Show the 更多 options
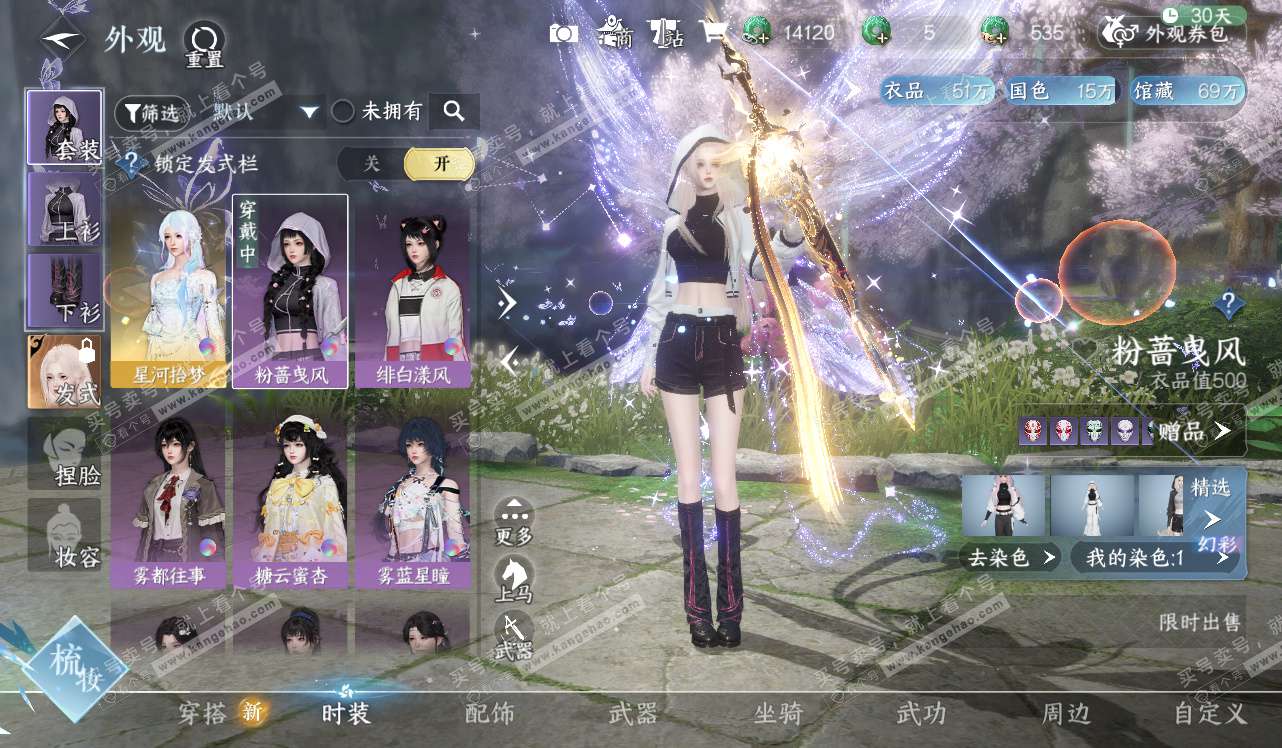Viewport: 1282px width, 748px height. click(x=514, y=522)
